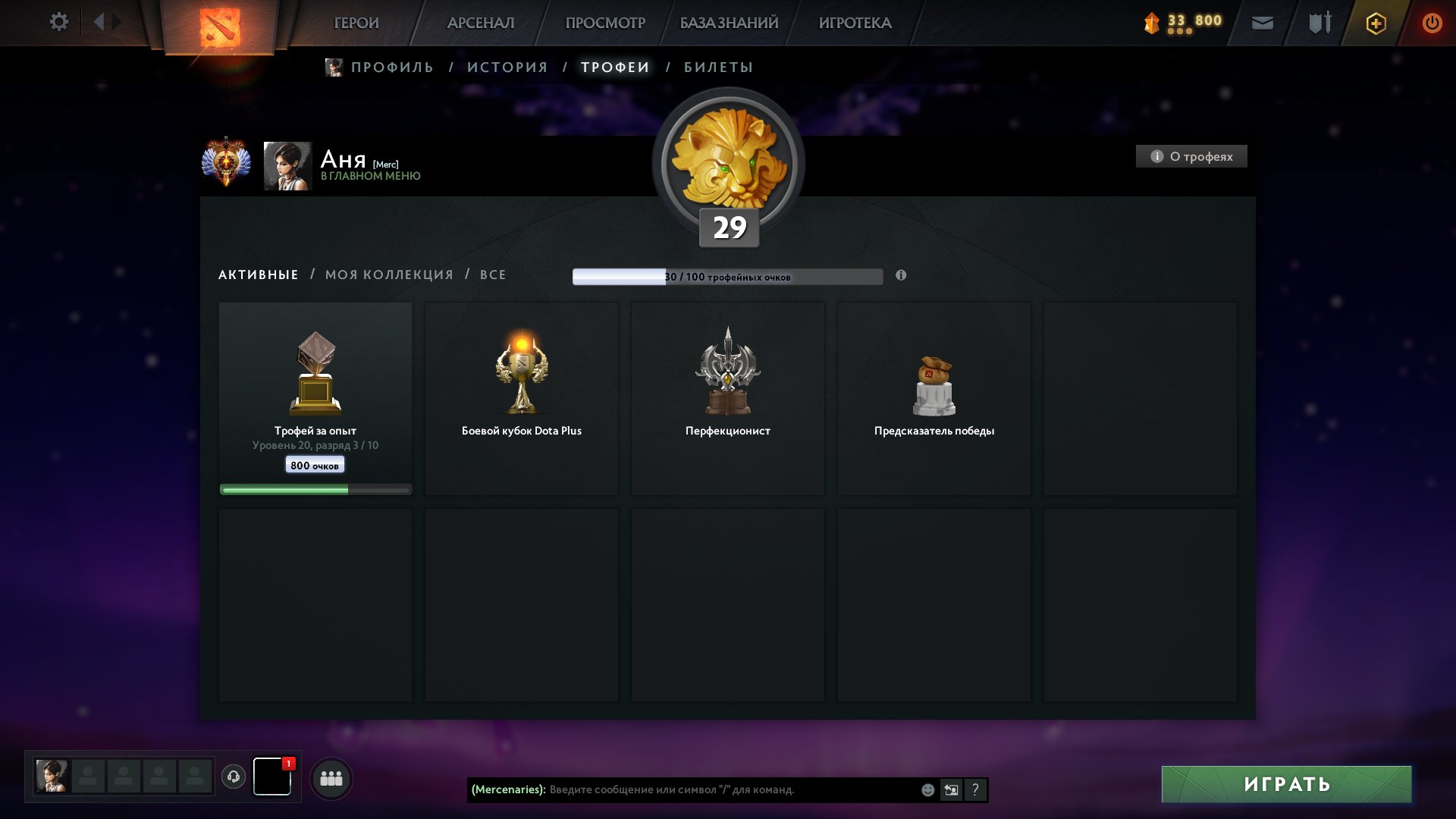Viewport: 1456px width, 819px height.
Task: Open the Арсенал menu
Action: pos(481,23)
